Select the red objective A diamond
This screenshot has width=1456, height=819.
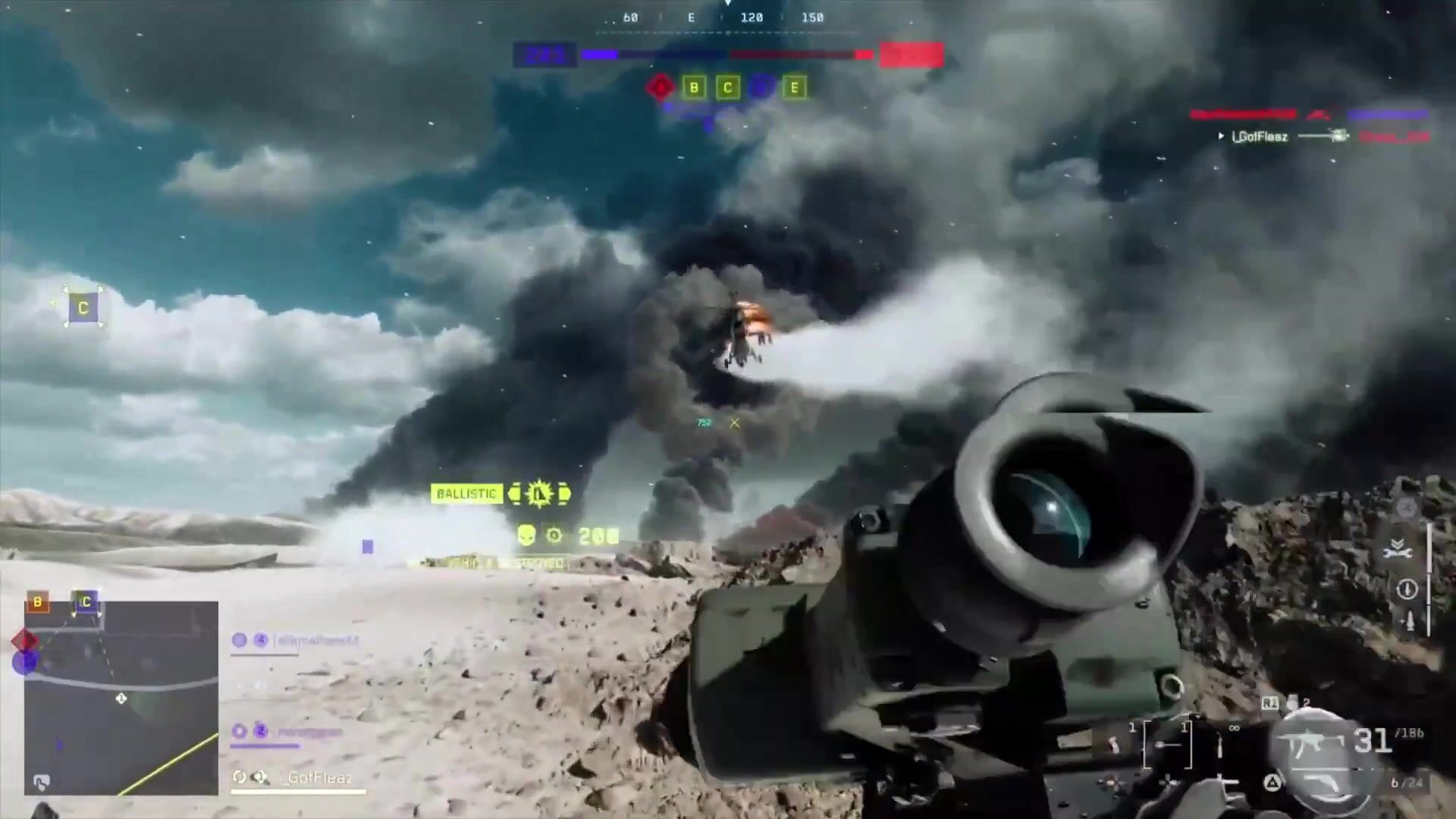click(661, 87)
